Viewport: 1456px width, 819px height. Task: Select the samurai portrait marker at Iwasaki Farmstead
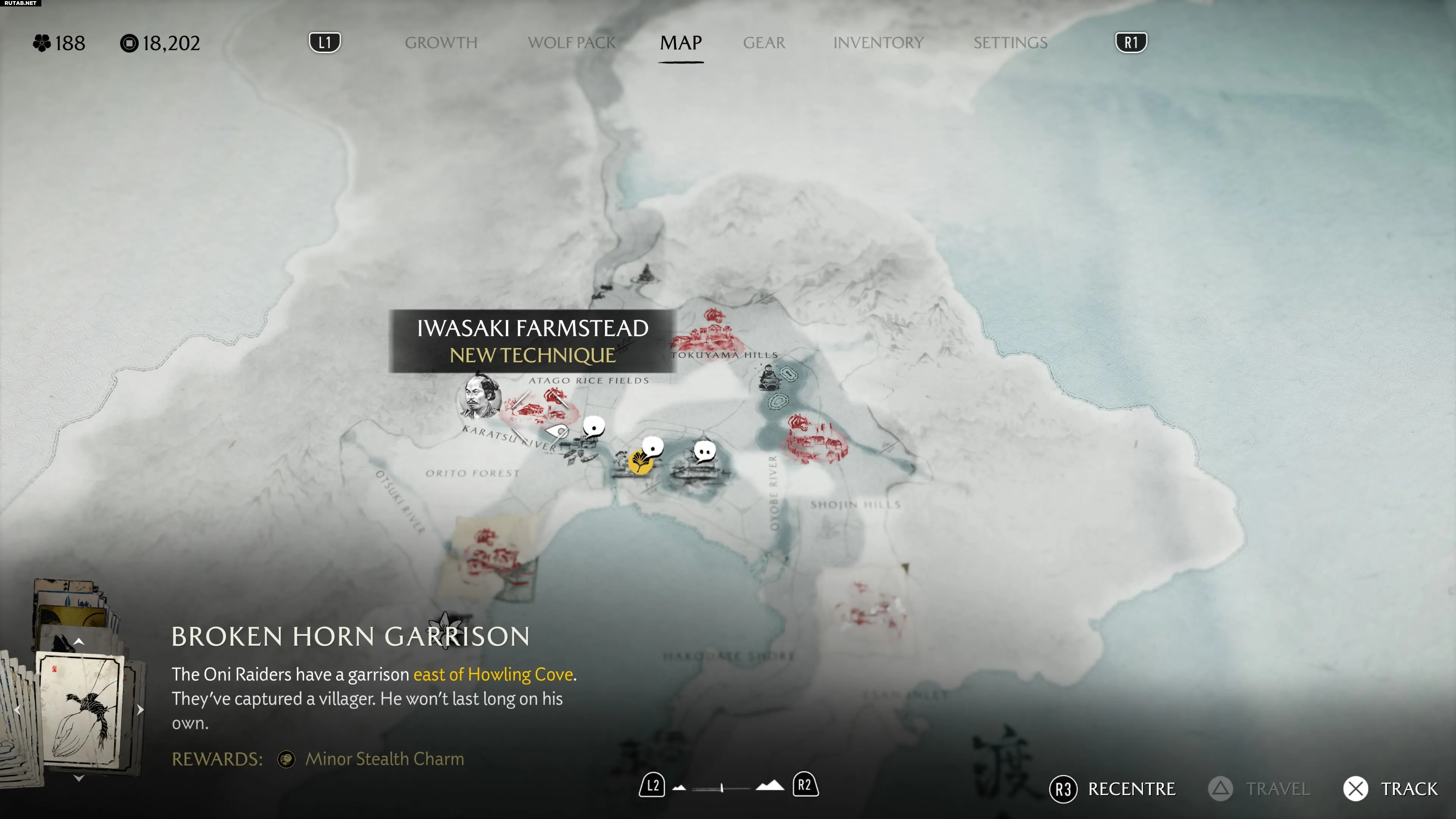(481, 396)
